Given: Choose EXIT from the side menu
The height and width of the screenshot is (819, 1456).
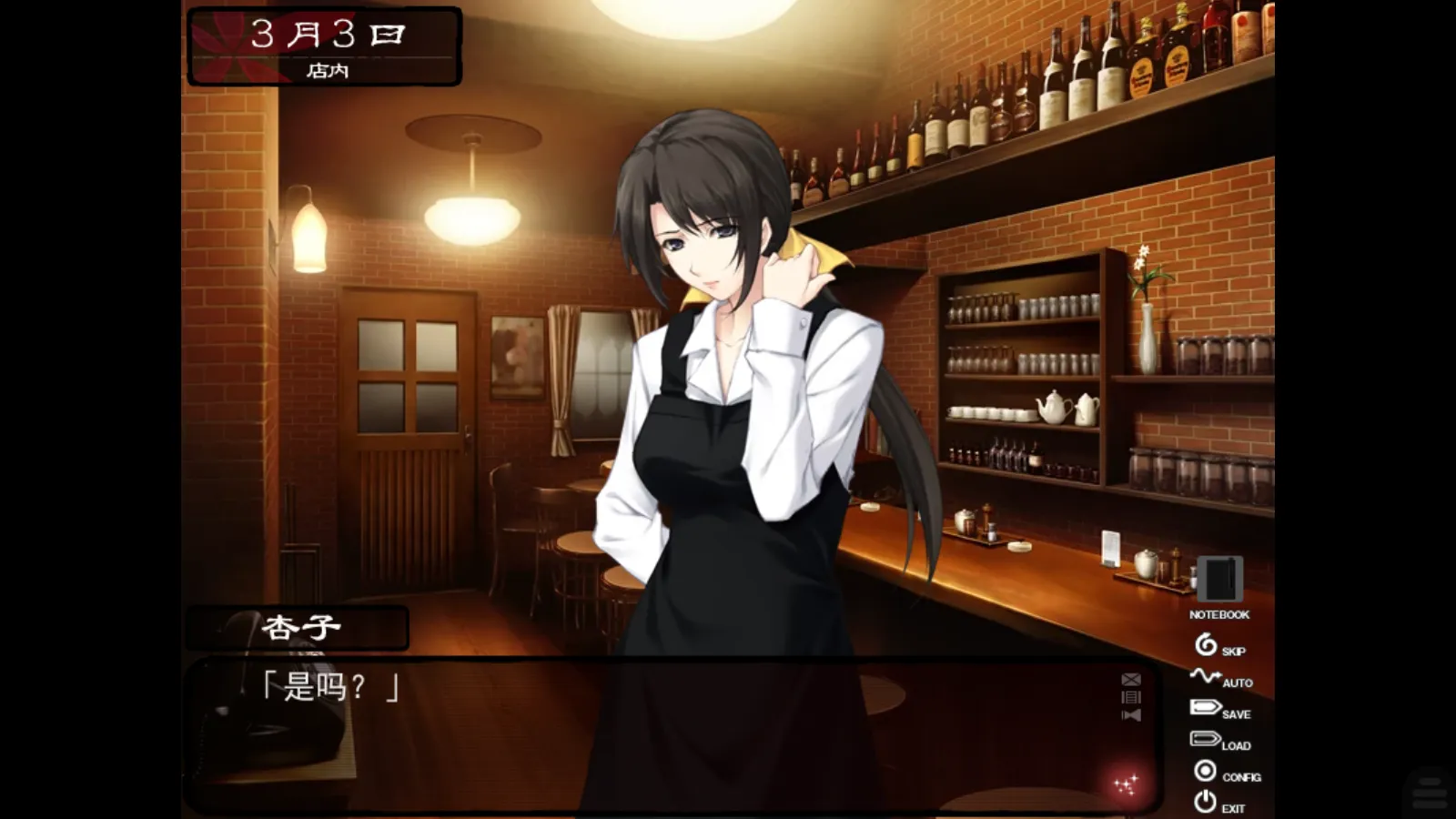Looking at the screenshot, I should [1235, 807].
